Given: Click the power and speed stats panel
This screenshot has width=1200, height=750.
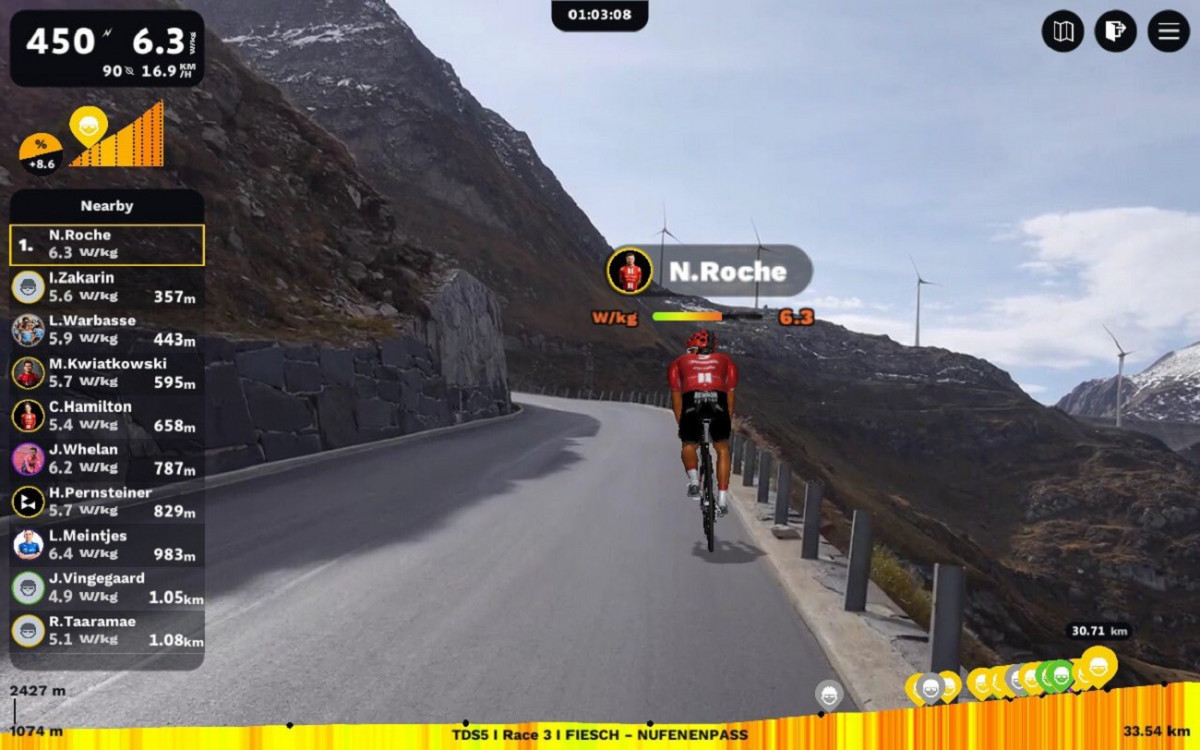Looking at the screenshot, I should [107, 49].
